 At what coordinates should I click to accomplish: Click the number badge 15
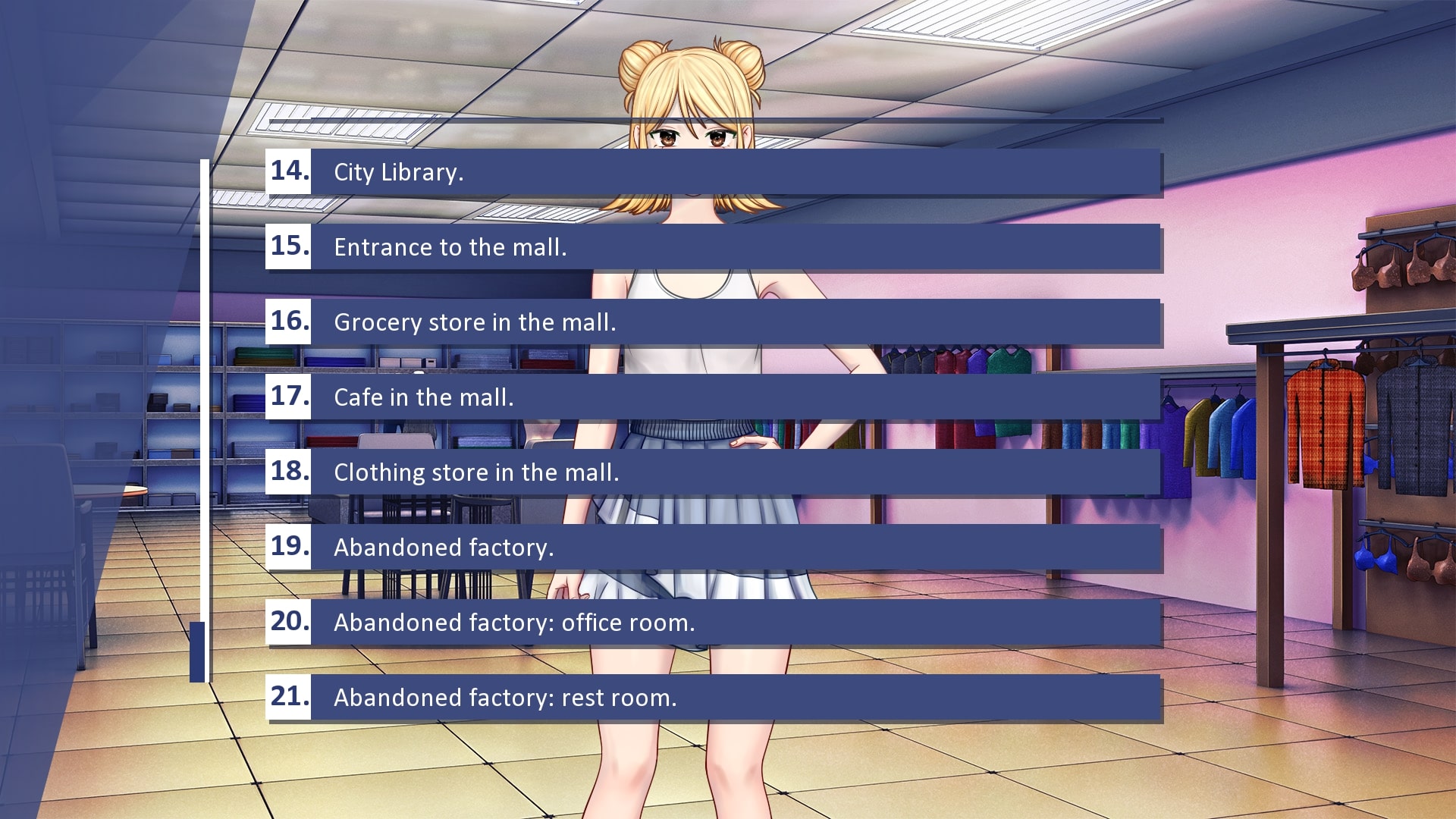pyautogui.click(x=290, y=246)
